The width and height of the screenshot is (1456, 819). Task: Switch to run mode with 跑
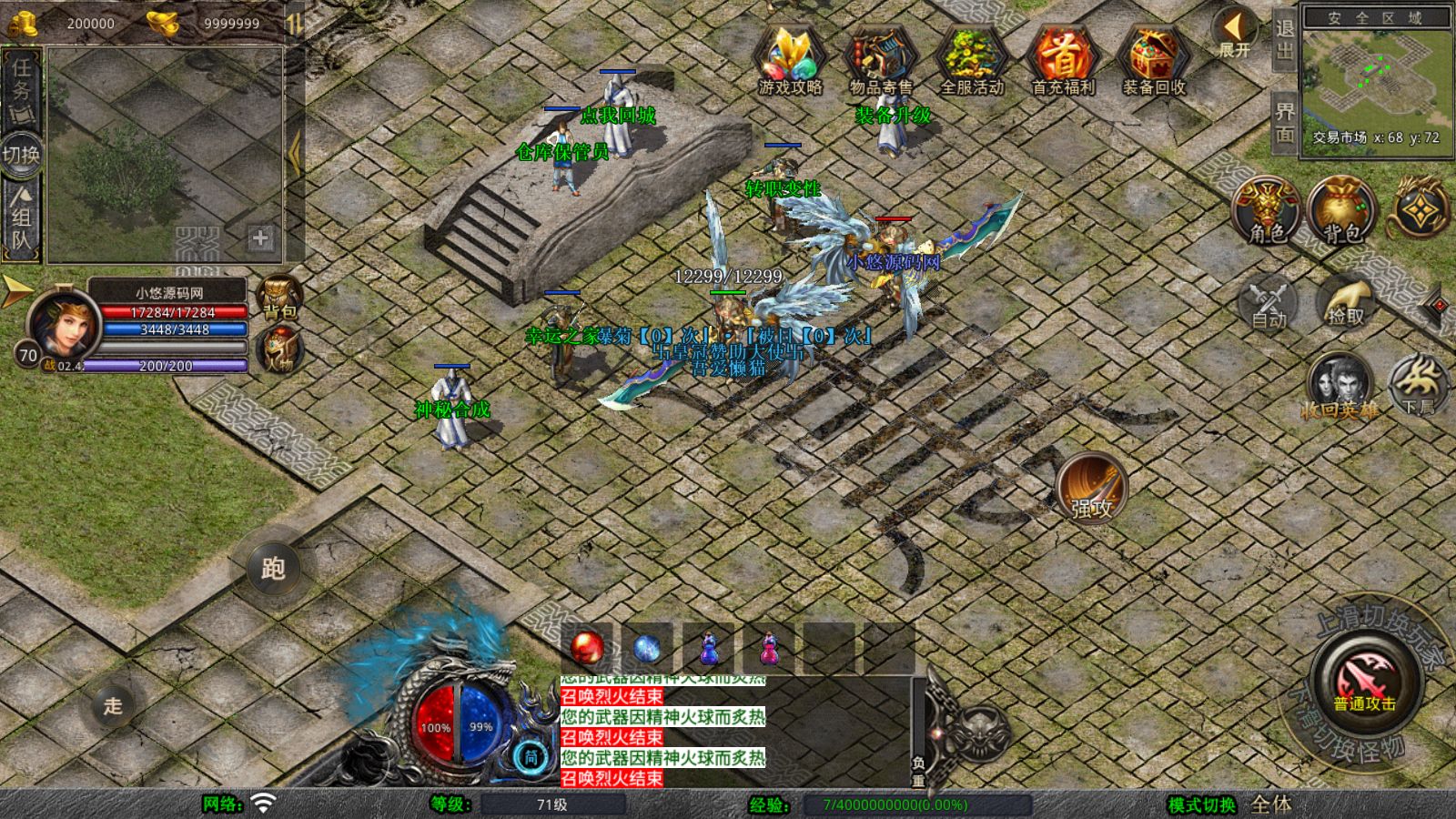click(273, 569)
